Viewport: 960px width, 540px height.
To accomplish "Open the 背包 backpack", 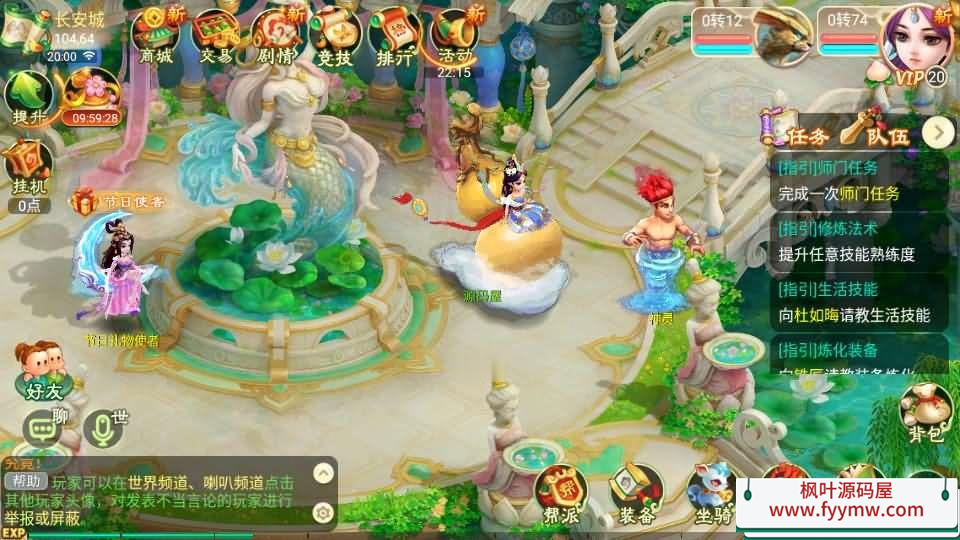I will pyautogui.click(x=925, y=410).
